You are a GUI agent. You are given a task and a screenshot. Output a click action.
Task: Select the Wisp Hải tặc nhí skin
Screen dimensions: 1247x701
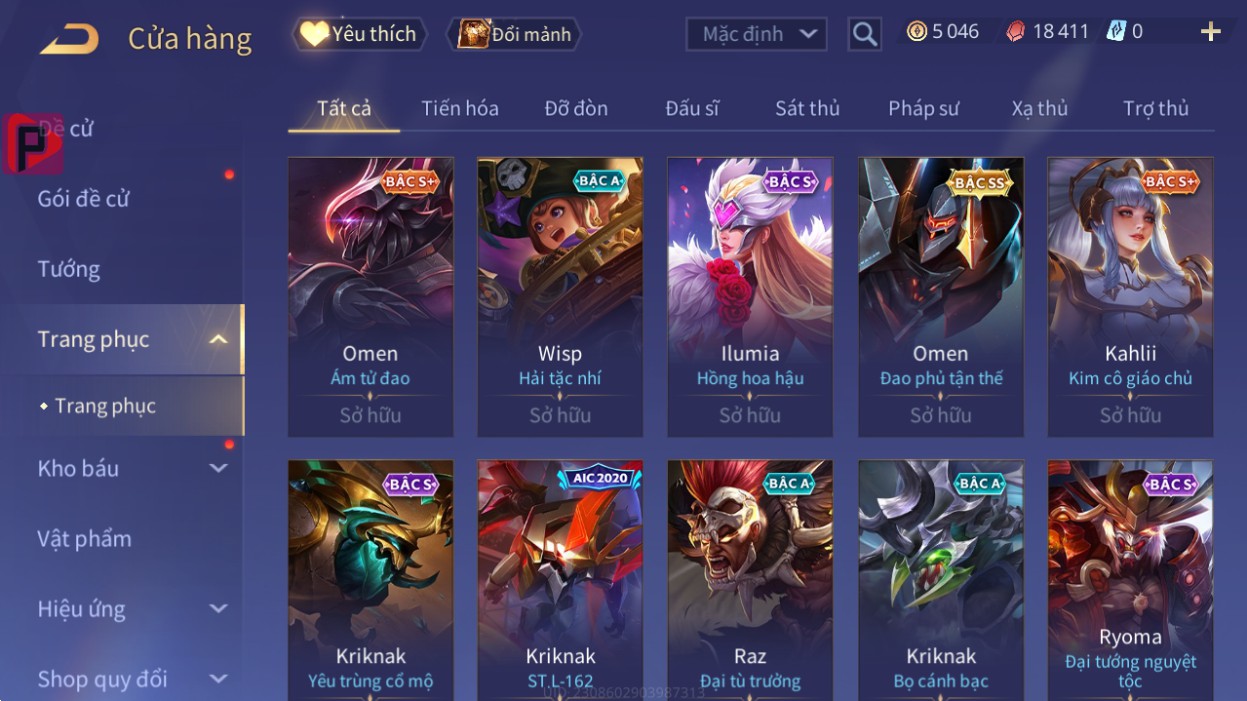click(560, 297)
